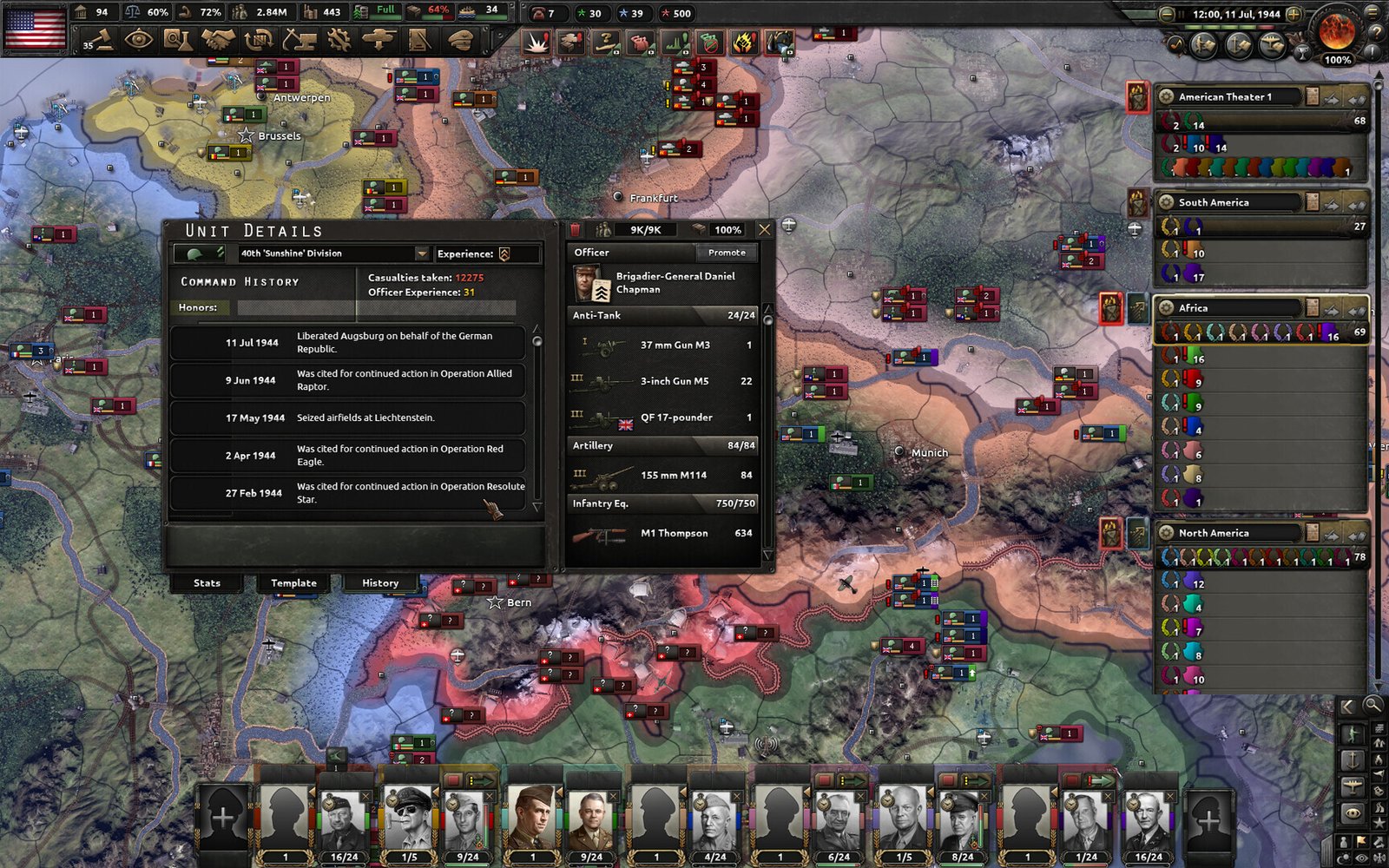
Task: Open the alerts list via the exclamation icon
Action: coord(1372,51)
